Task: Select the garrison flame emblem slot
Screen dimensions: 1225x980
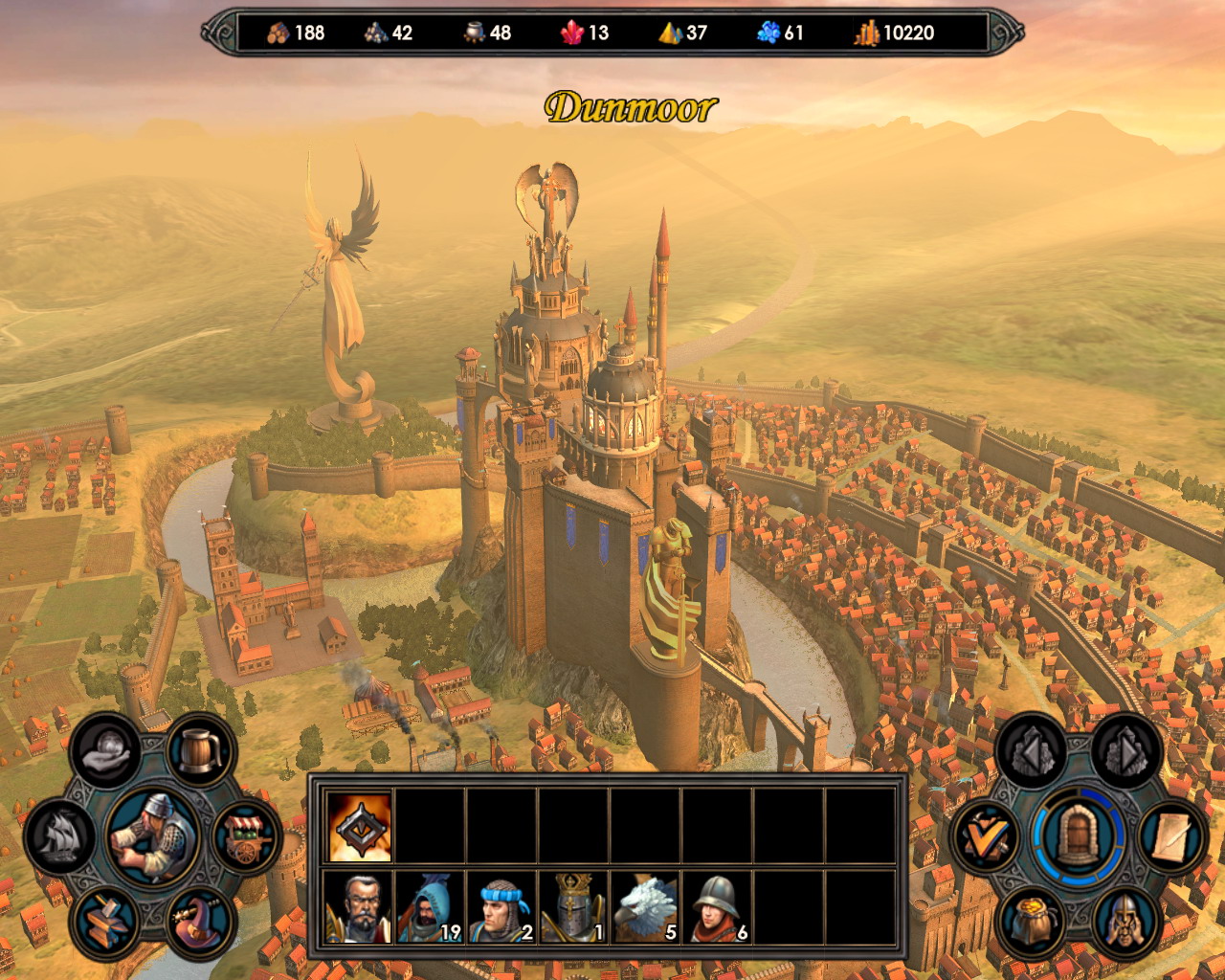Action: coord(359,826)
